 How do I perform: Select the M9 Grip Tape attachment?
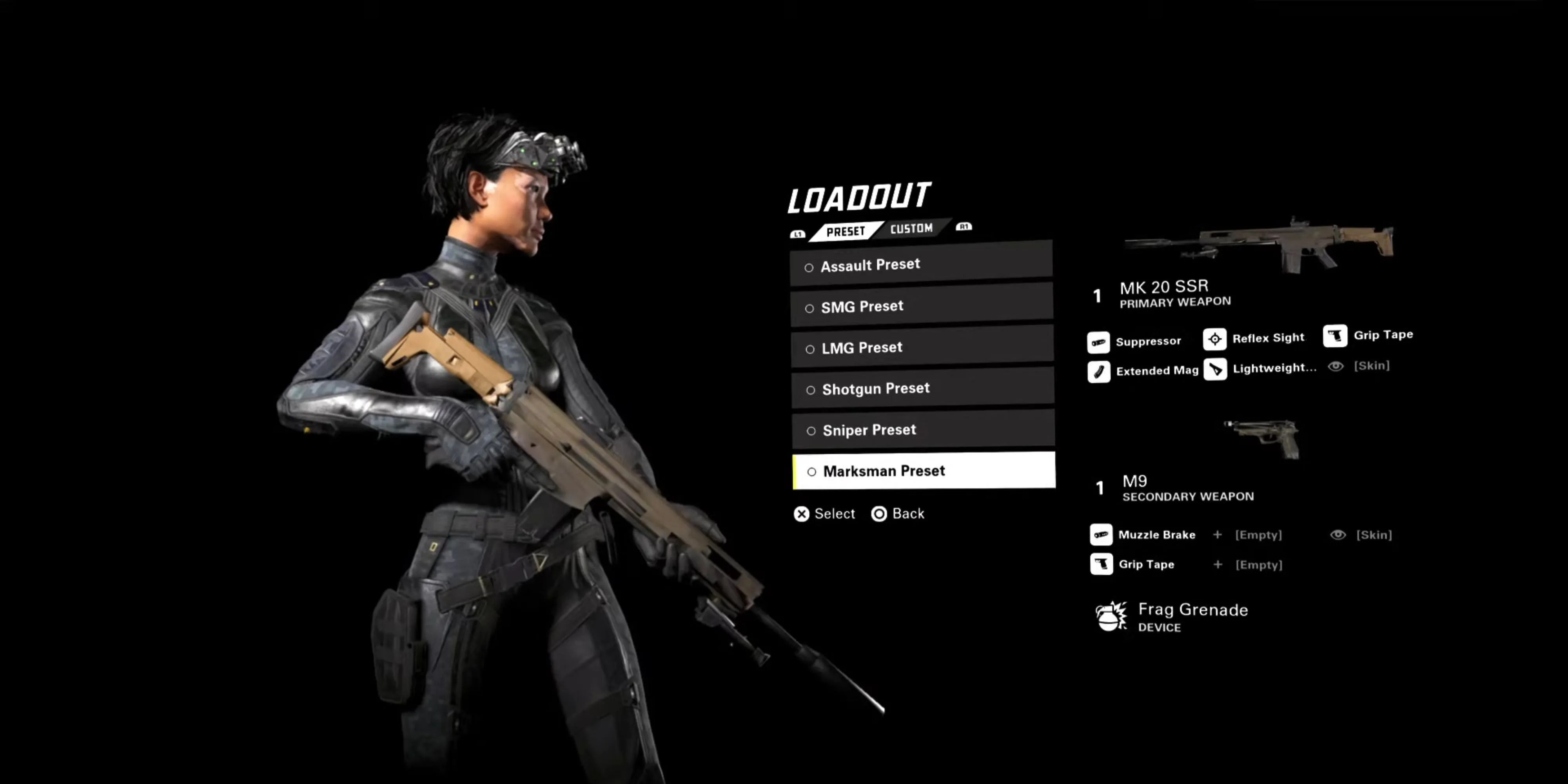[1133, 564]
